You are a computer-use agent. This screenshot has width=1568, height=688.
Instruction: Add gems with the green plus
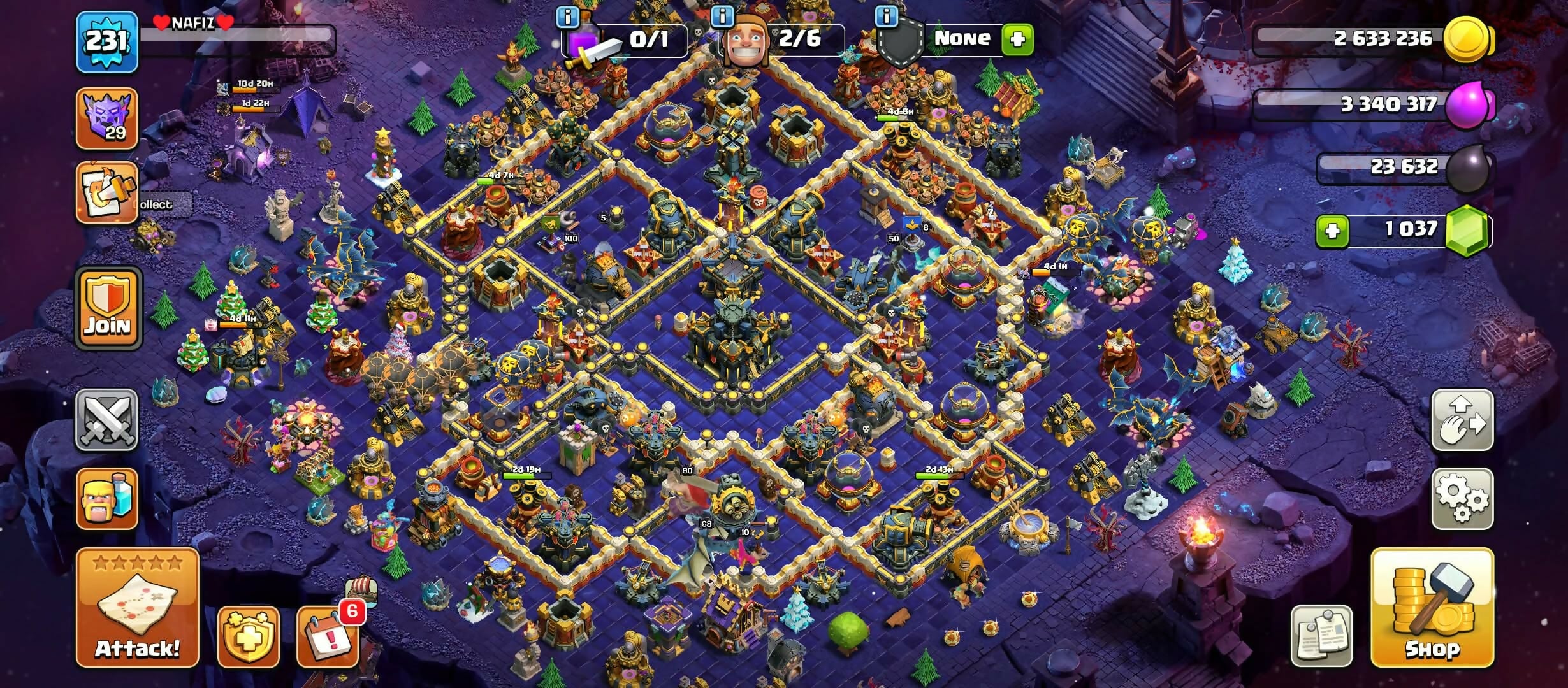pos(1332,230)
